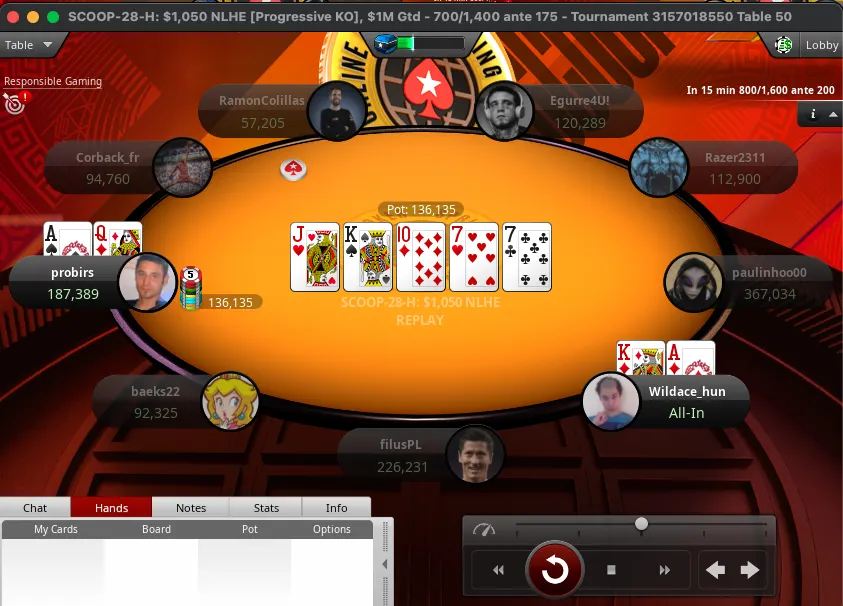This screenshot has width=843, height=606.
Task: Open the Responsible Gaming link
Action: tap(53, 82)
